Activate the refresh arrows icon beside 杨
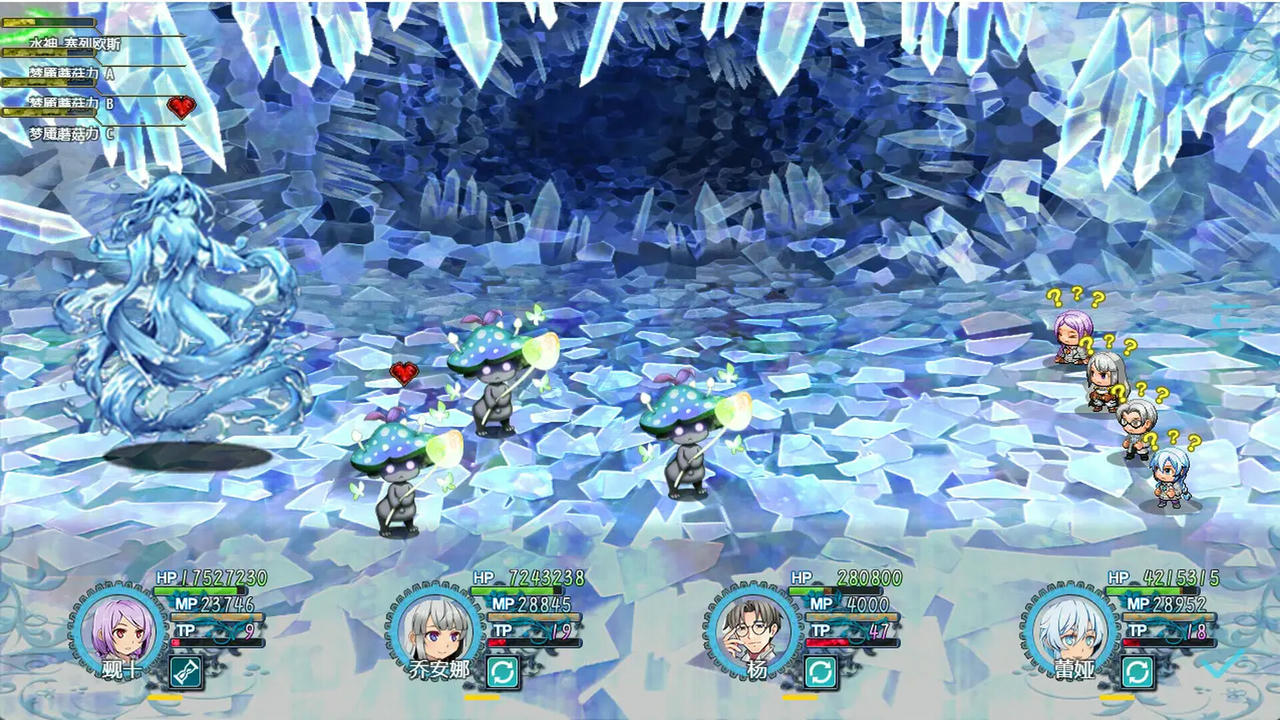This screenshot has width=1280, height=720. pos(820,672)
